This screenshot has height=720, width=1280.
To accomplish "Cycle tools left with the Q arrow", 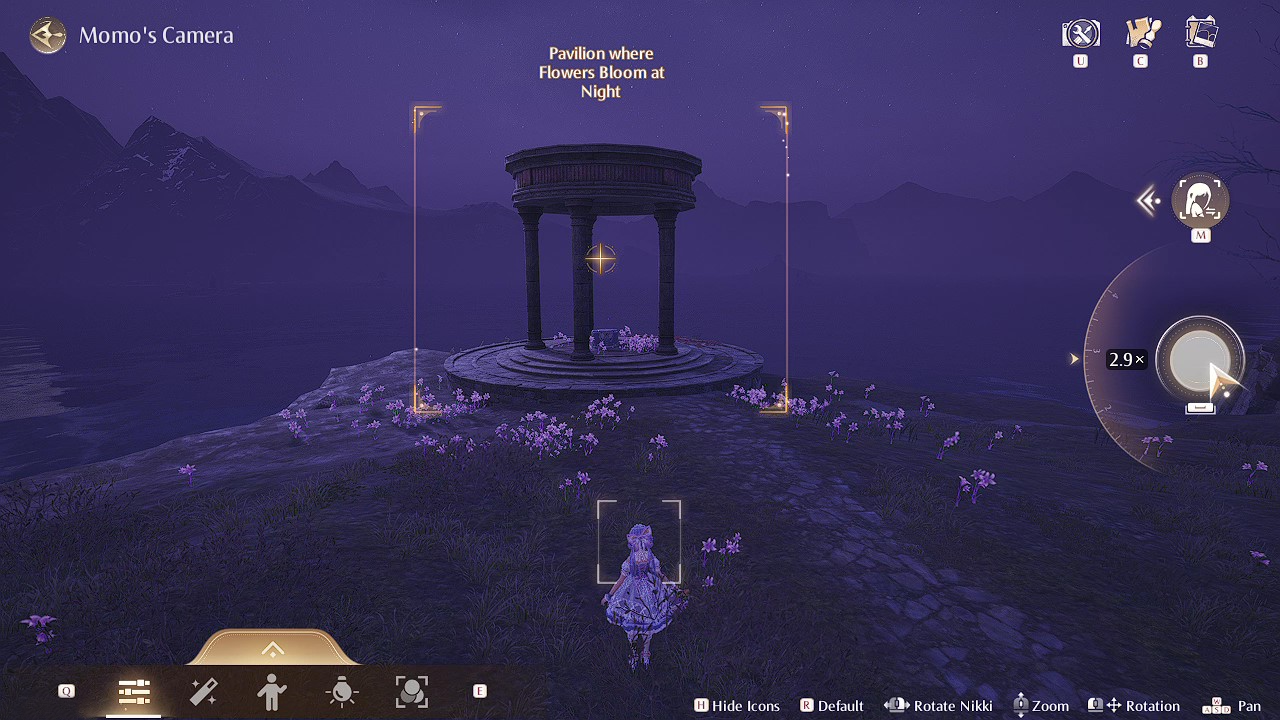I will pos(65,690).
